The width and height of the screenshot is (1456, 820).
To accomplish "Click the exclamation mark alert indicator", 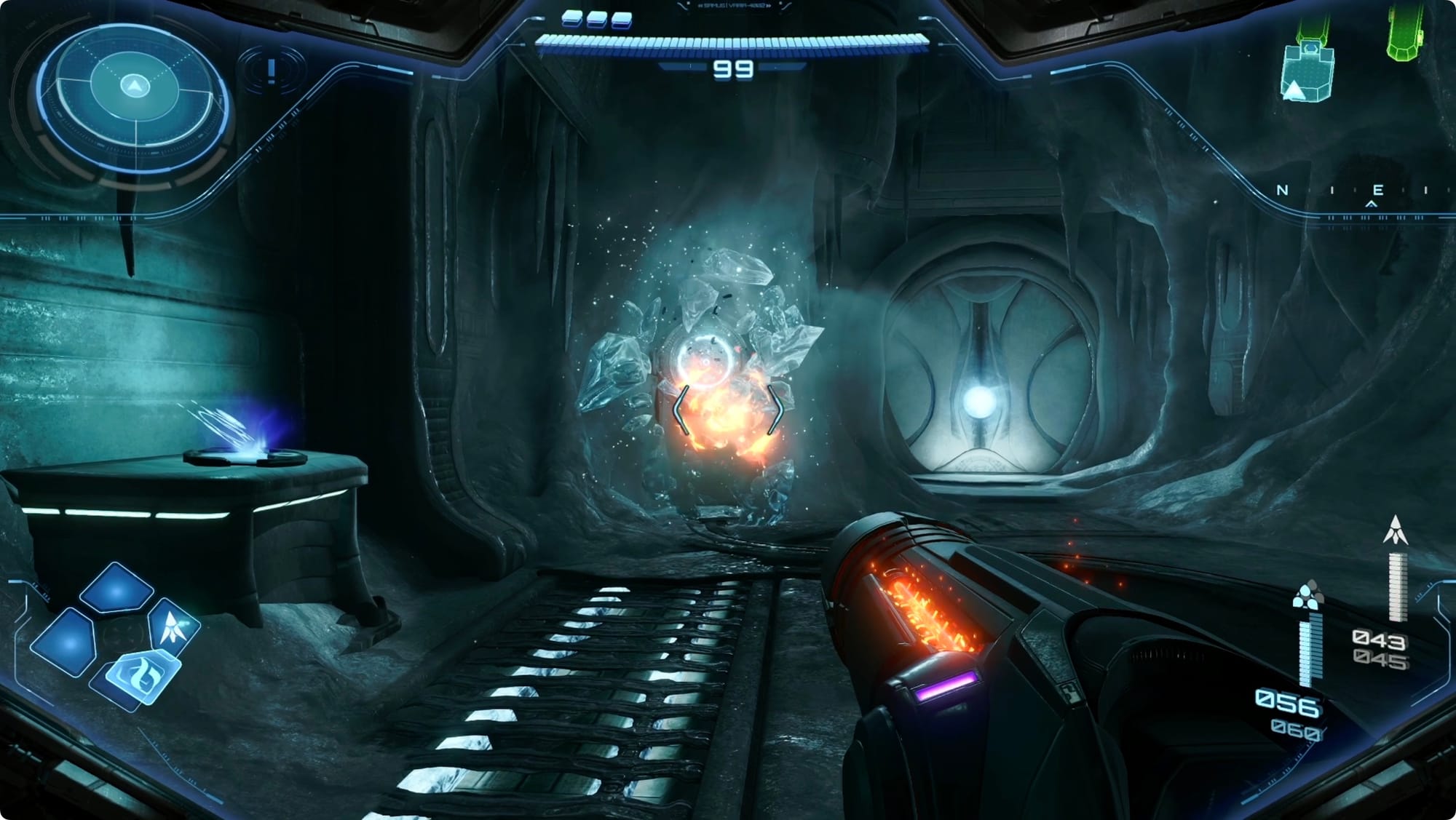I will coord(272,71).
